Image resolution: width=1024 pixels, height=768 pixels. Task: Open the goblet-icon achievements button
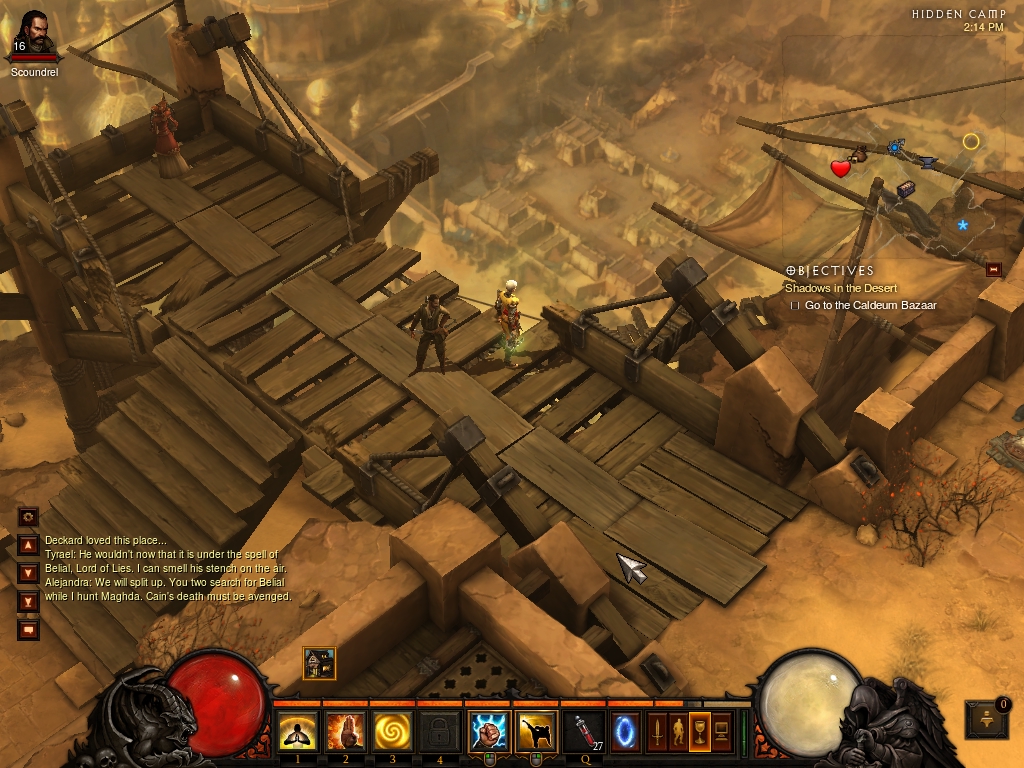click(x=700, y=732)
